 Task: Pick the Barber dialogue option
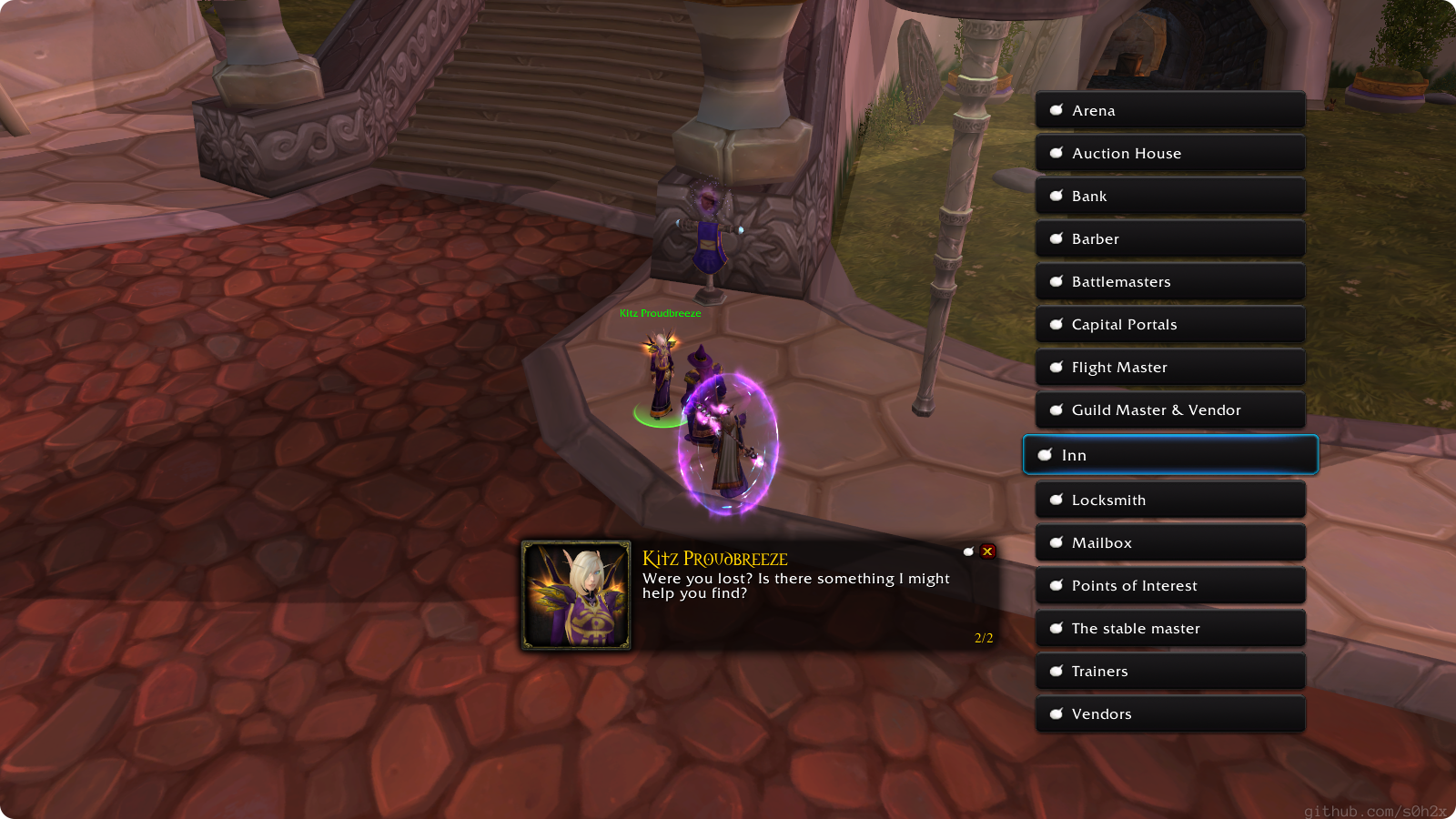click(x=1169, y=238)
